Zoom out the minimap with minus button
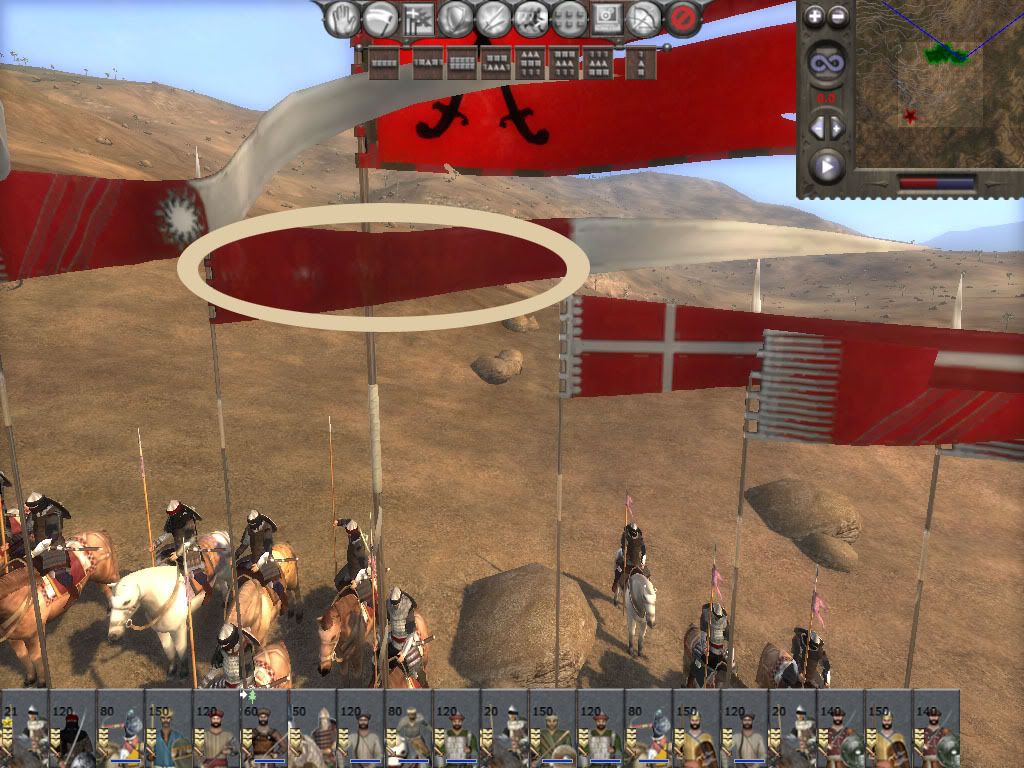1024x768 pixels. pos(838,16)
